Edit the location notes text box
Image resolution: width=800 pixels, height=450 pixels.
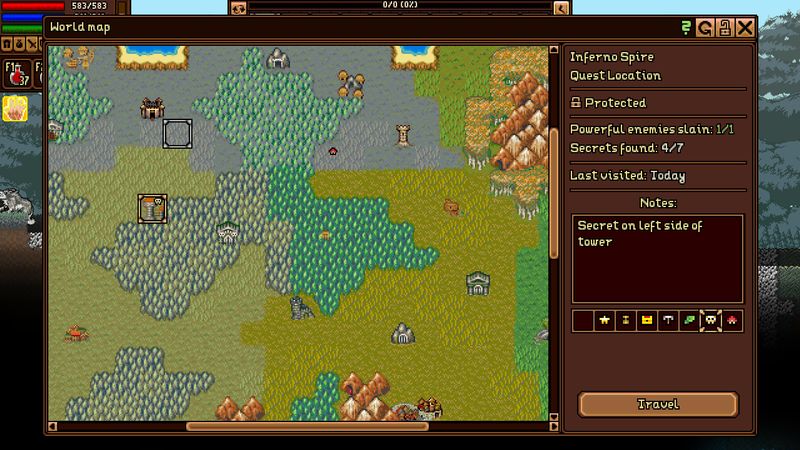[x=657, y=258]
